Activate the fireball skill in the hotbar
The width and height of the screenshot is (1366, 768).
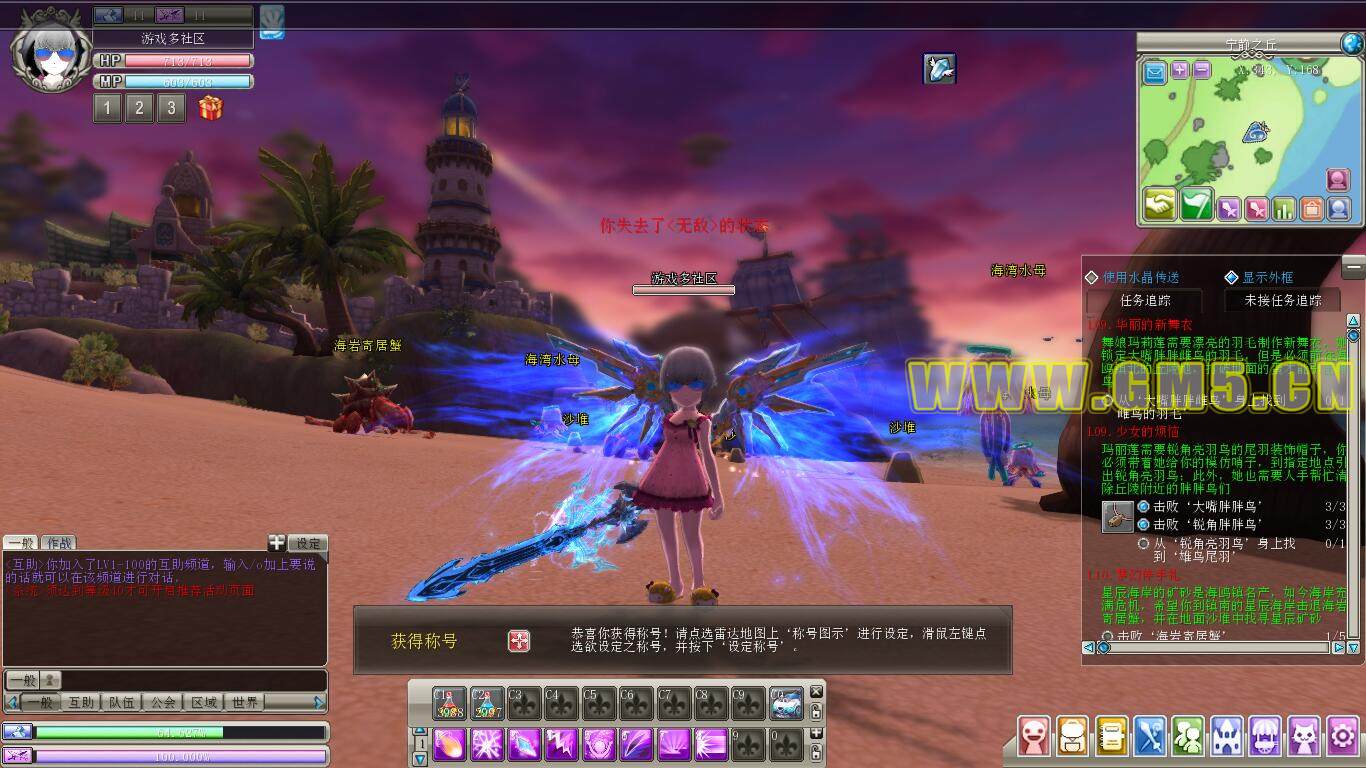pyautogui.click(x=448, y=744)
